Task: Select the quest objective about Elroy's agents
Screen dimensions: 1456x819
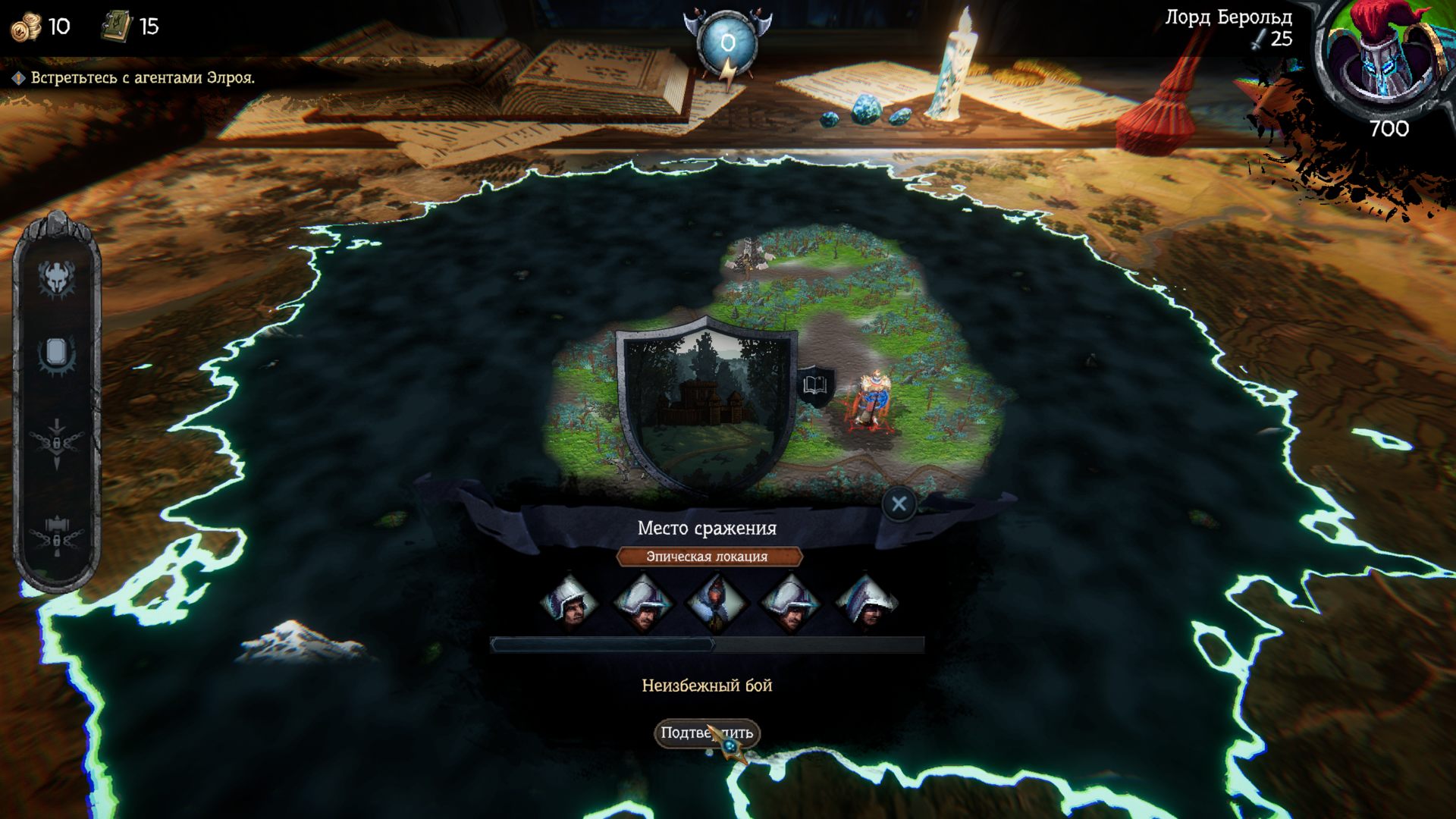Action: 142,78
